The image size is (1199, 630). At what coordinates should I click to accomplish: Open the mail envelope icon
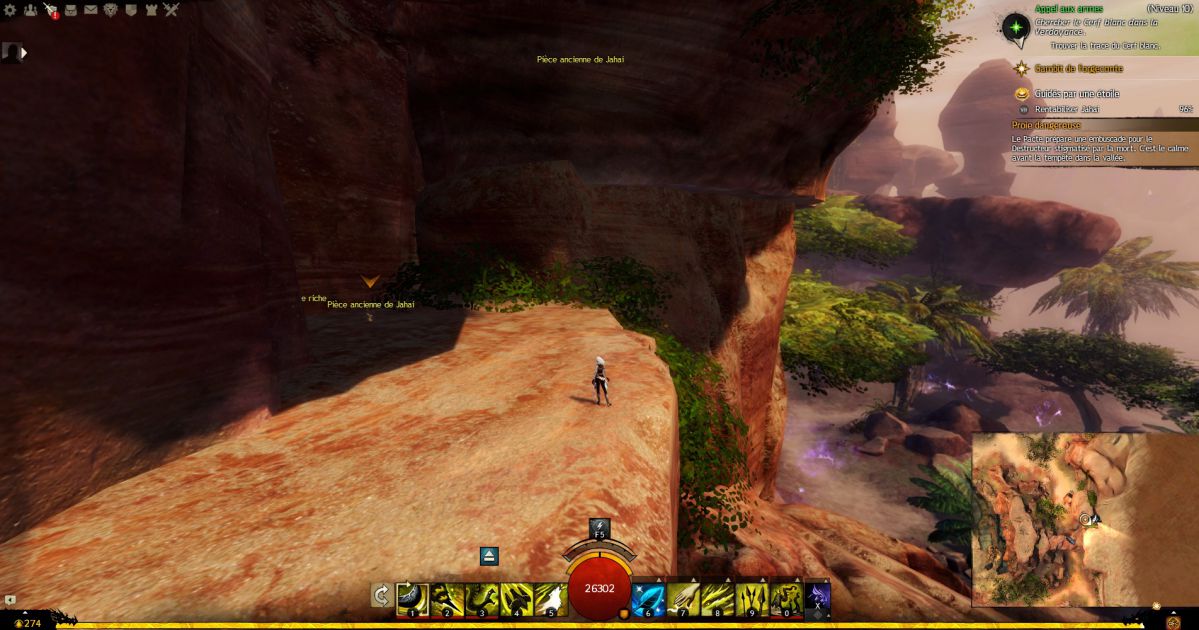91,10
